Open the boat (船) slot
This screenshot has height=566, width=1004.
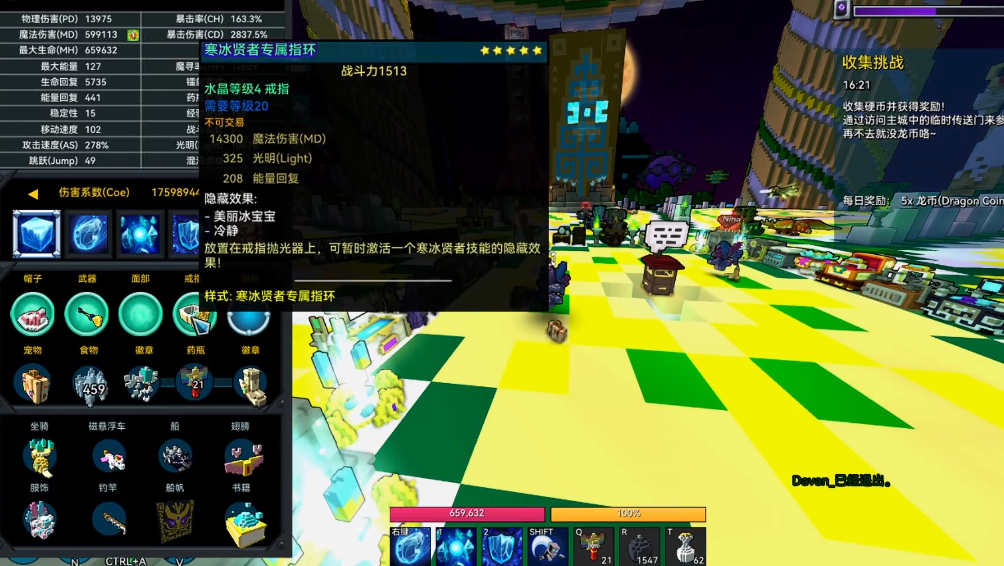pyautogui.click(x=175, y=456)
